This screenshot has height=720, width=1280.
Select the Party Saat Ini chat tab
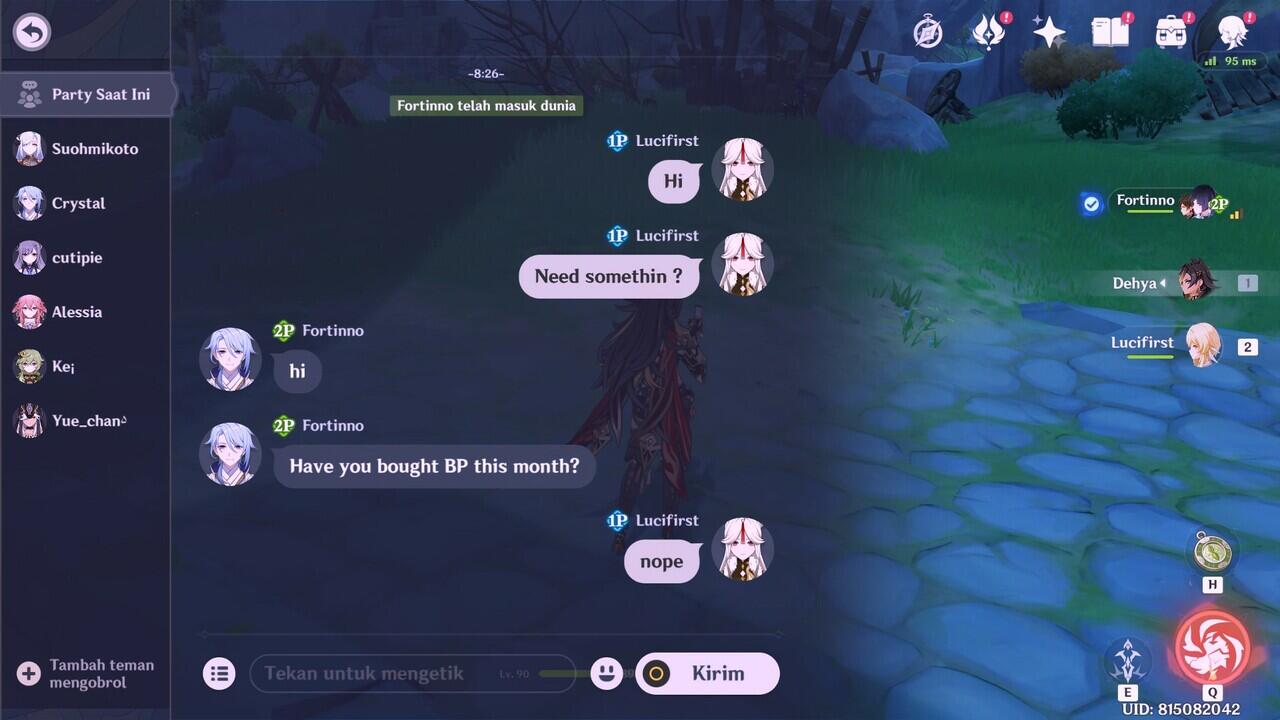pos(86,95)
